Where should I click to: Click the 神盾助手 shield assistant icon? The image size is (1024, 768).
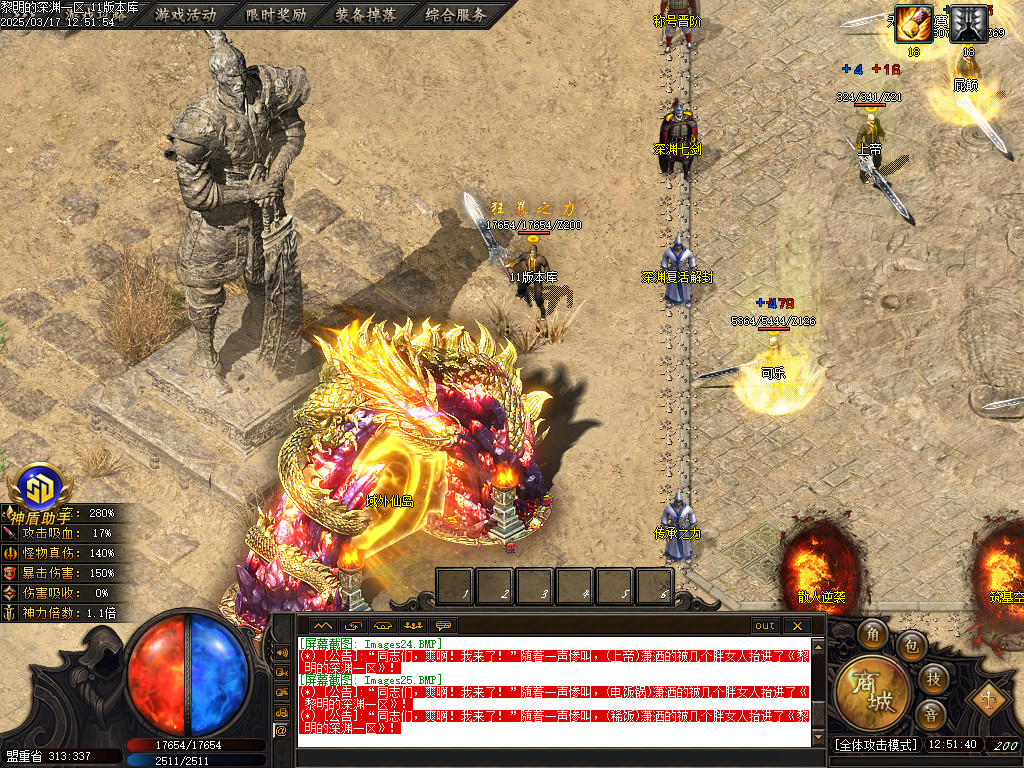[40, 491]
